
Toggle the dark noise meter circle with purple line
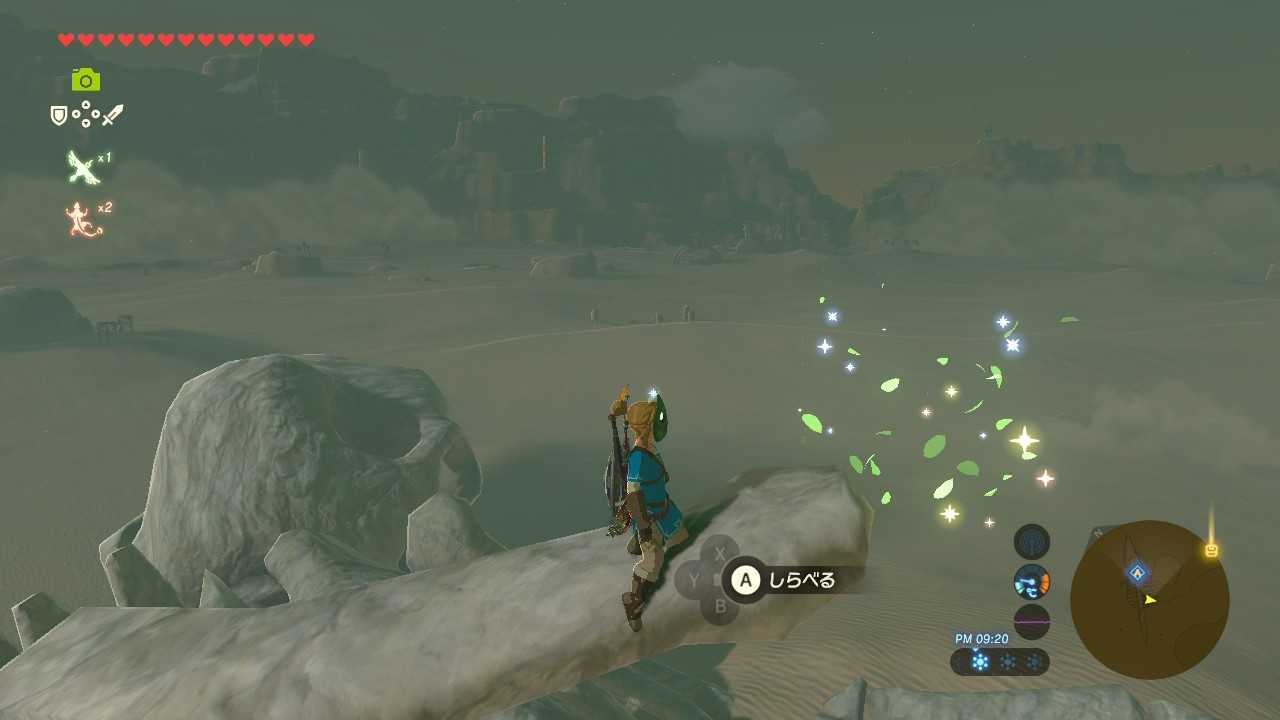pos(1031,622)
